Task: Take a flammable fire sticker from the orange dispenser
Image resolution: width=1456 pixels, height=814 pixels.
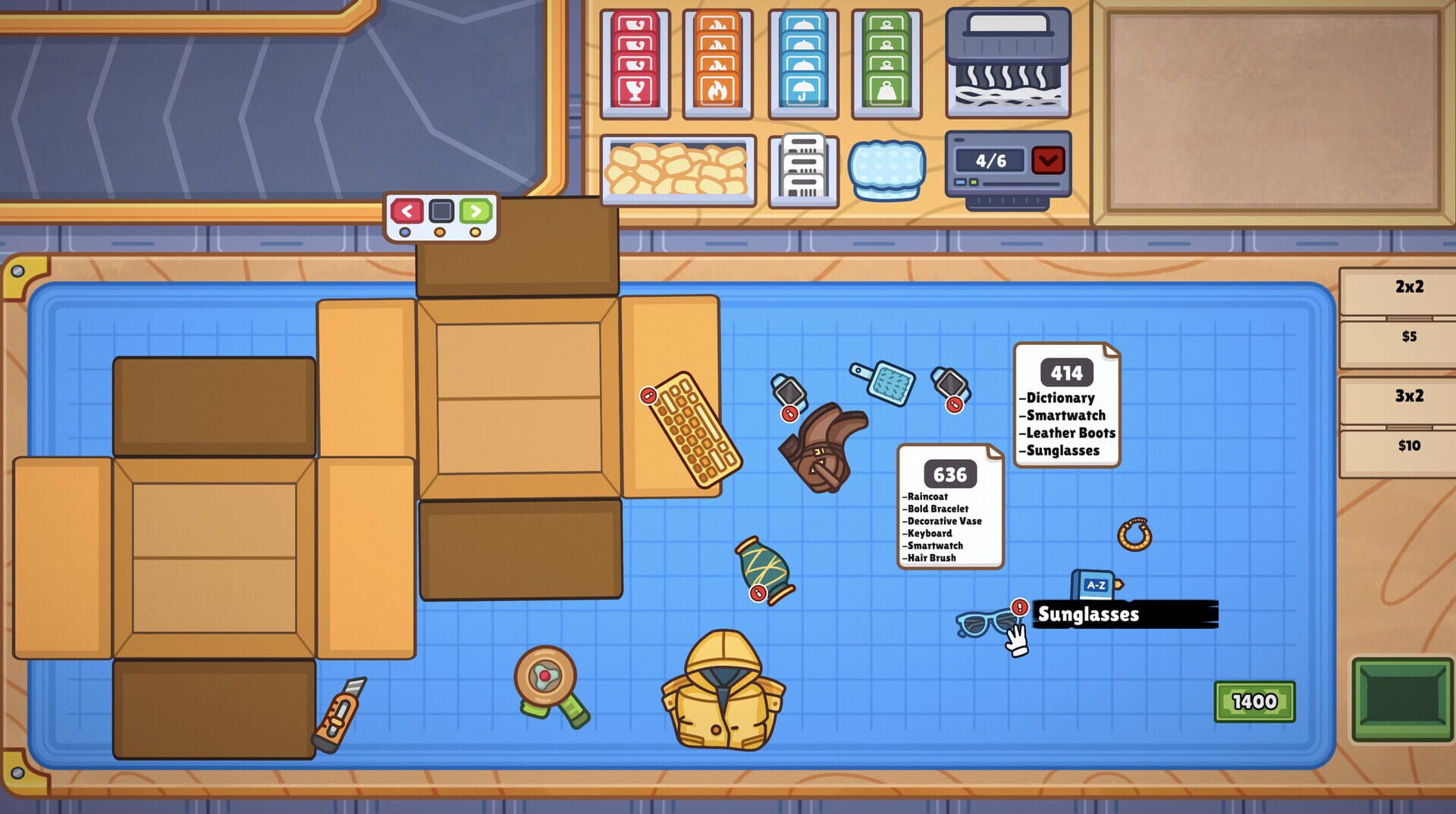Action: click(717, 61)
